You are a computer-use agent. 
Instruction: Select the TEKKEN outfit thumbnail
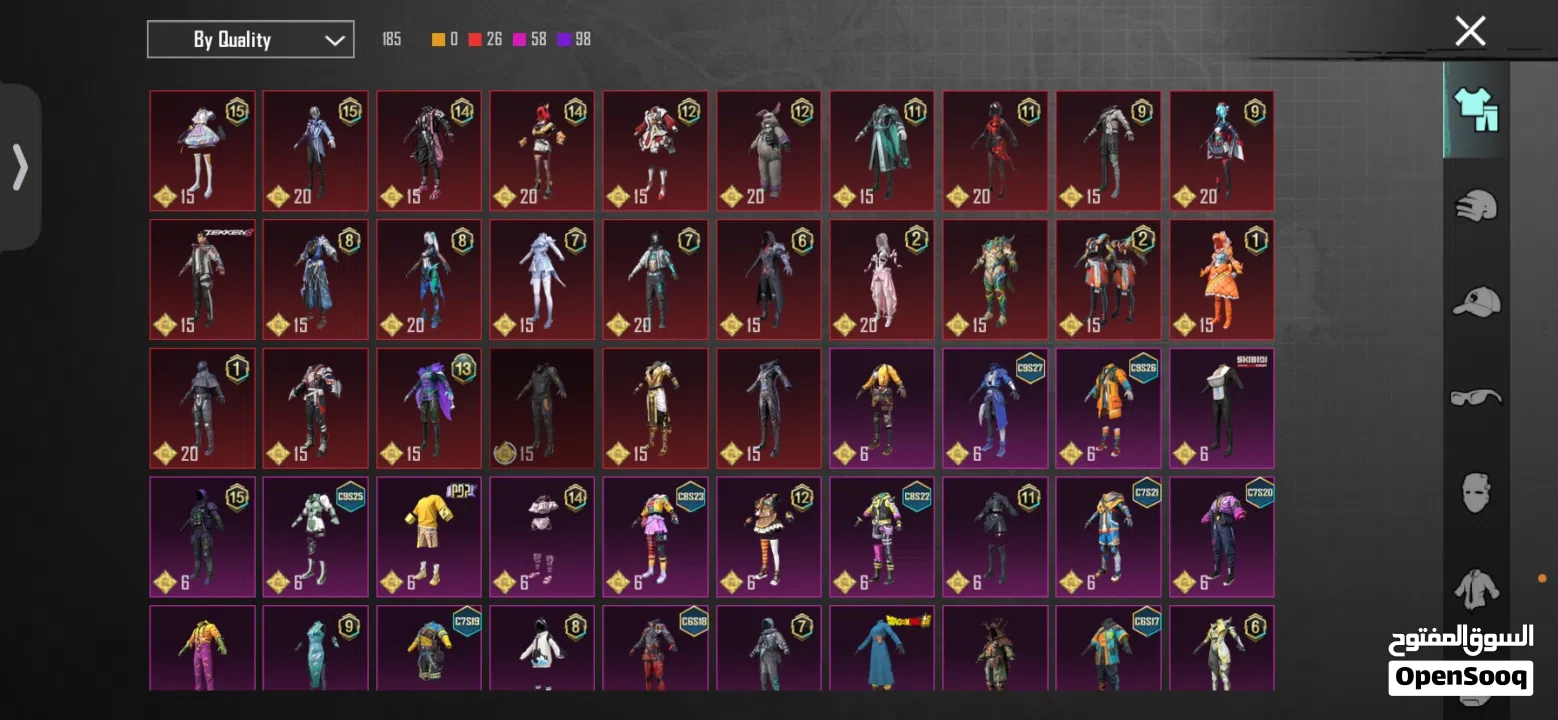click(202, 279)
